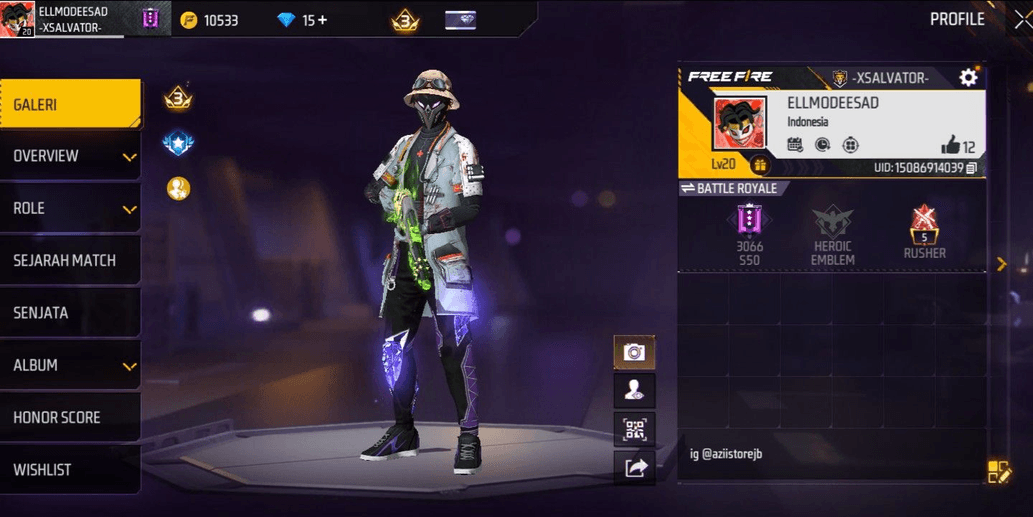This screenshot has height=517, width=1033.
Task: Open the gift box under avatar
Action: (759, 165)
